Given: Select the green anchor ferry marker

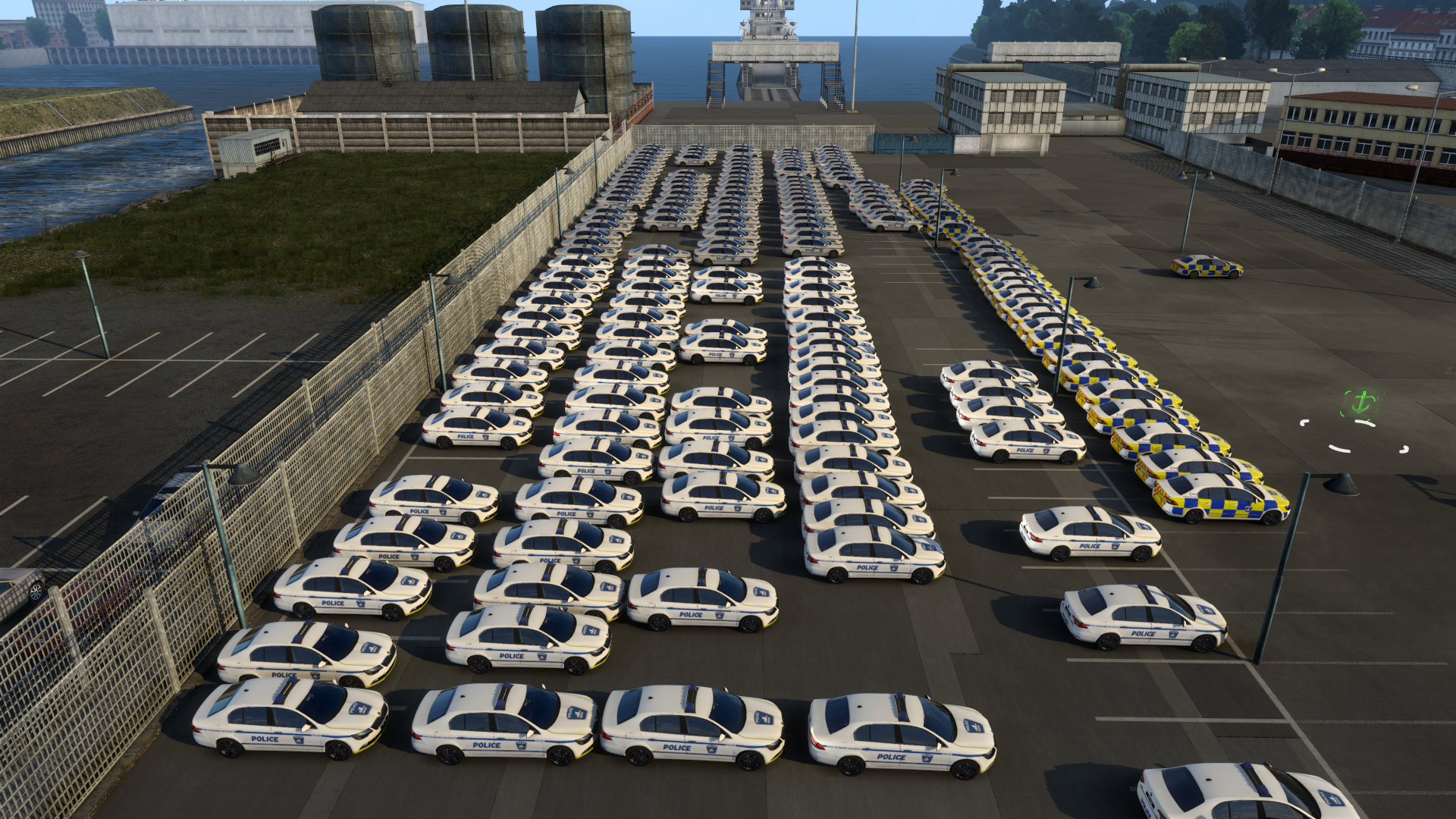Looking at the screenshot, I should (x=1360, y=403).
